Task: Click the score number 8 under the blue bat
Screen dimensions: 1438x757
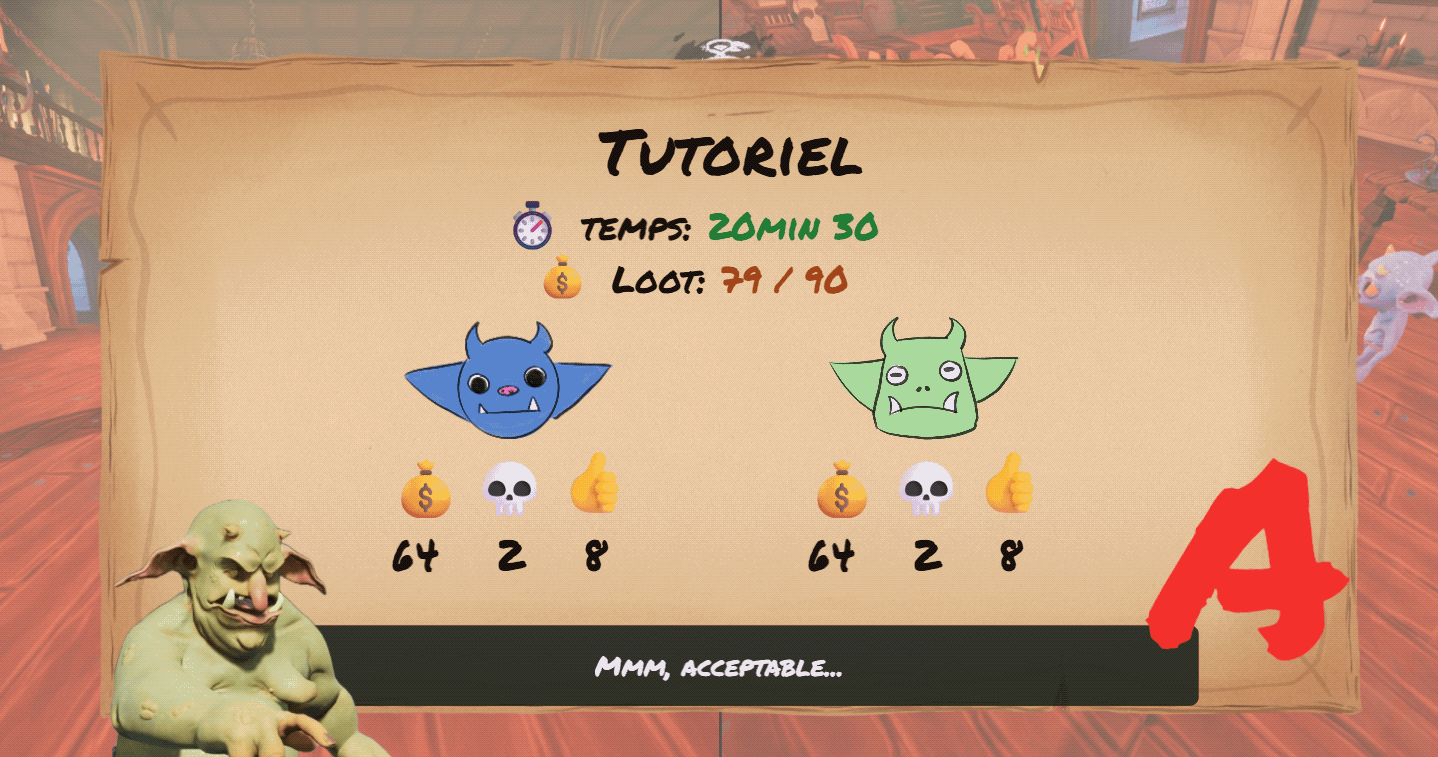Action: tap(596, 551)
